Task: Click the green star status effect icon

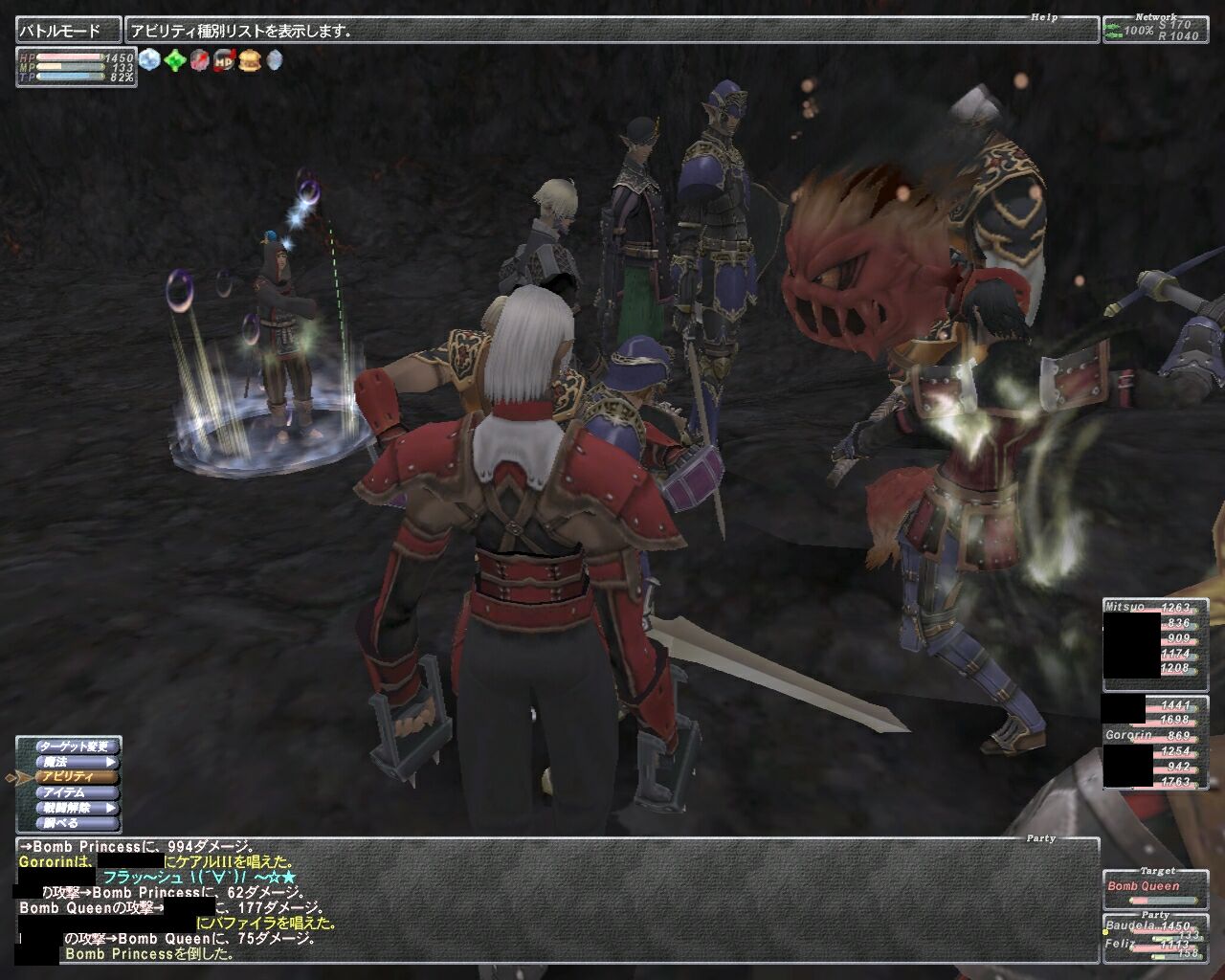Action: click(x=174, y=61)
